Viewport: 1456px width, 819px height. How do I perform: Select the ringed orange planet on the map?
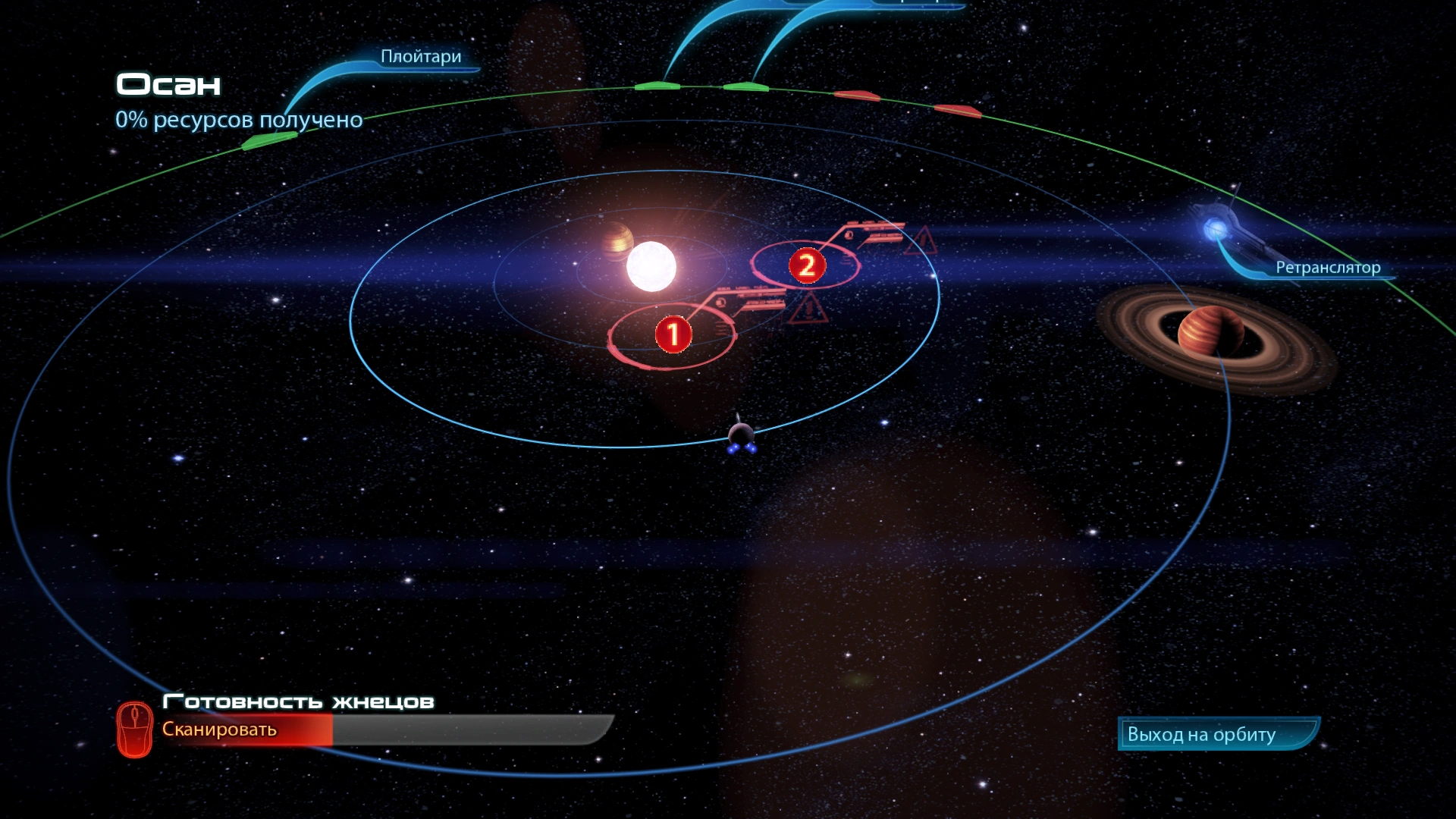1210,332
